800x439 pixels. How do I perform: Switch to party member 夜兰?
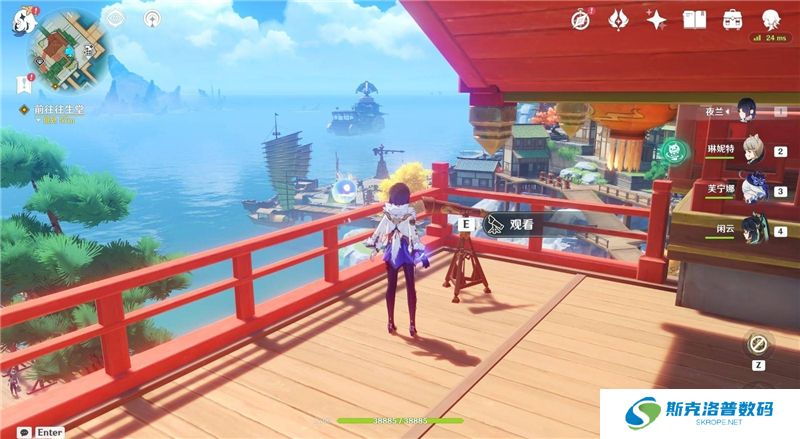746,108
